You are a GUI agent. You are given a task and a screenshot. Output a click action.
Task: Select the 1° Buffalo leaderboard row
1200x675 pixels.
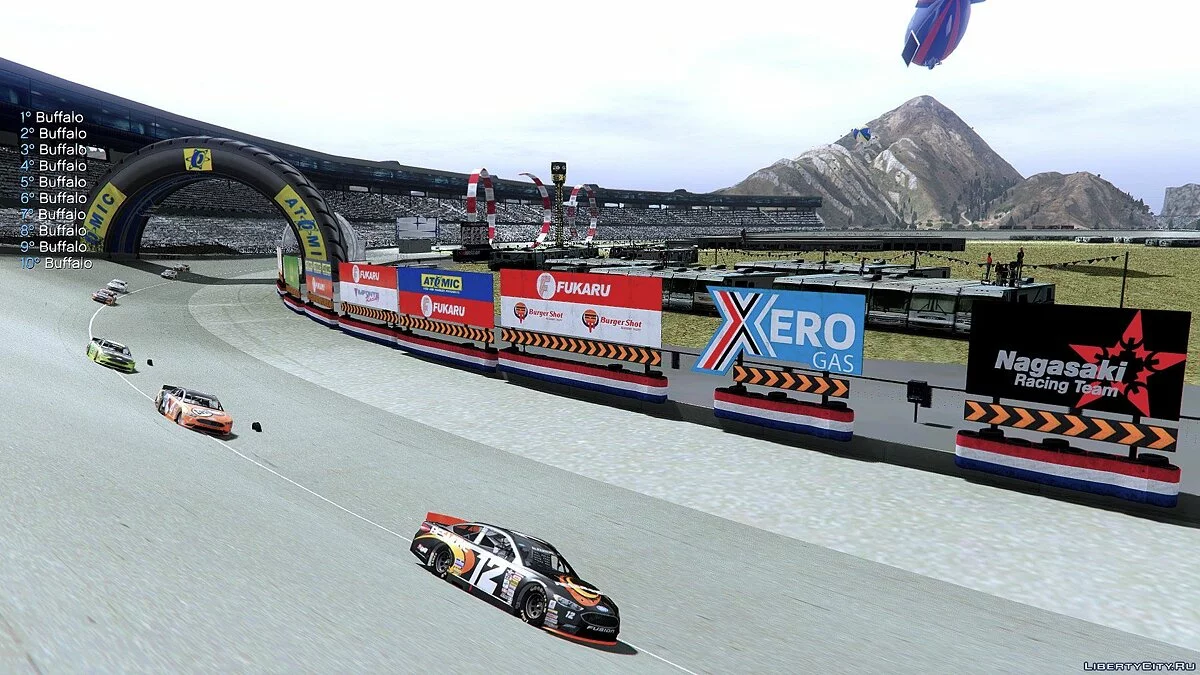tap(52, 117)
